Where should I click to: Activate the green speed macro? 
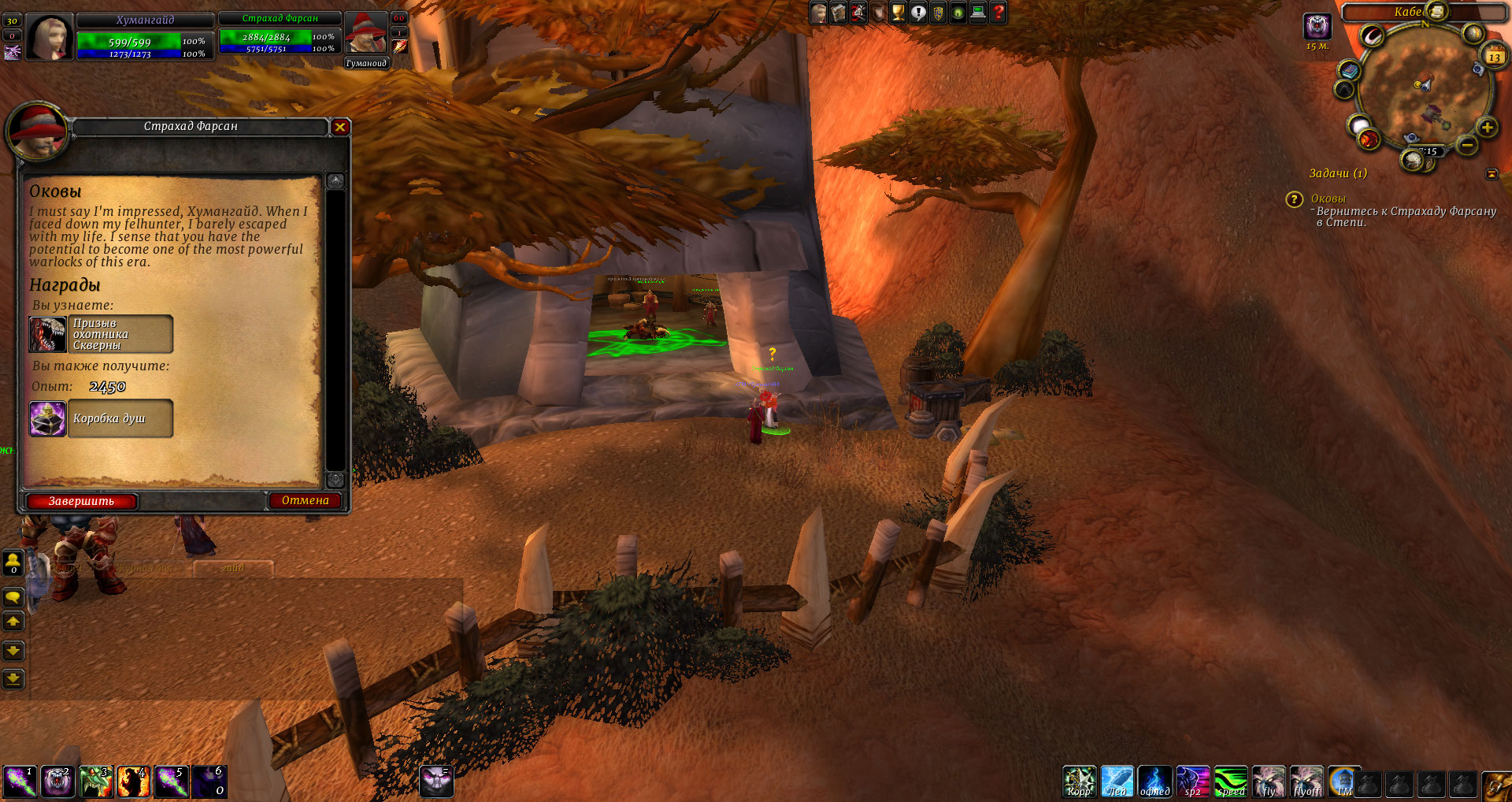pyautogui.click(x=1231, y=782)
